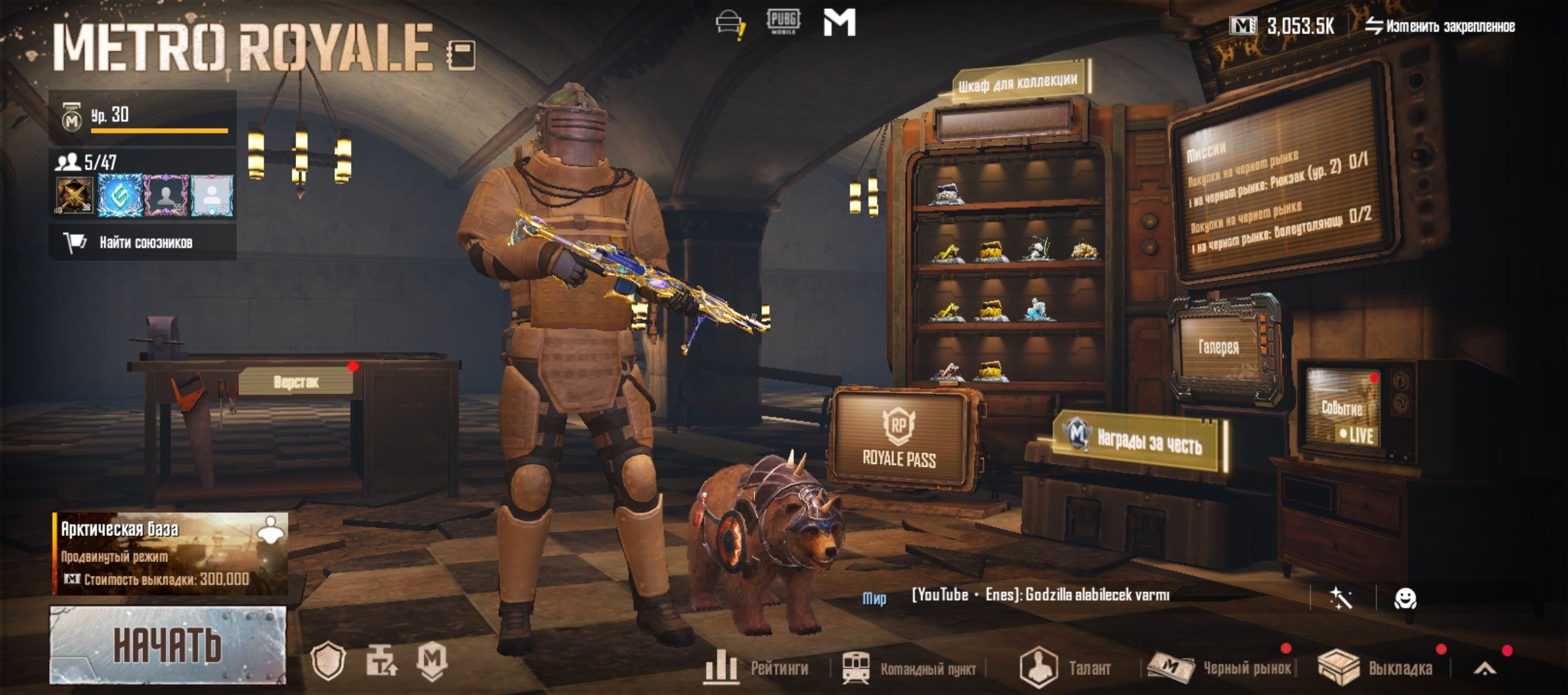
Task: Open the Арктическая база map selector
Action: pos(171,553)
